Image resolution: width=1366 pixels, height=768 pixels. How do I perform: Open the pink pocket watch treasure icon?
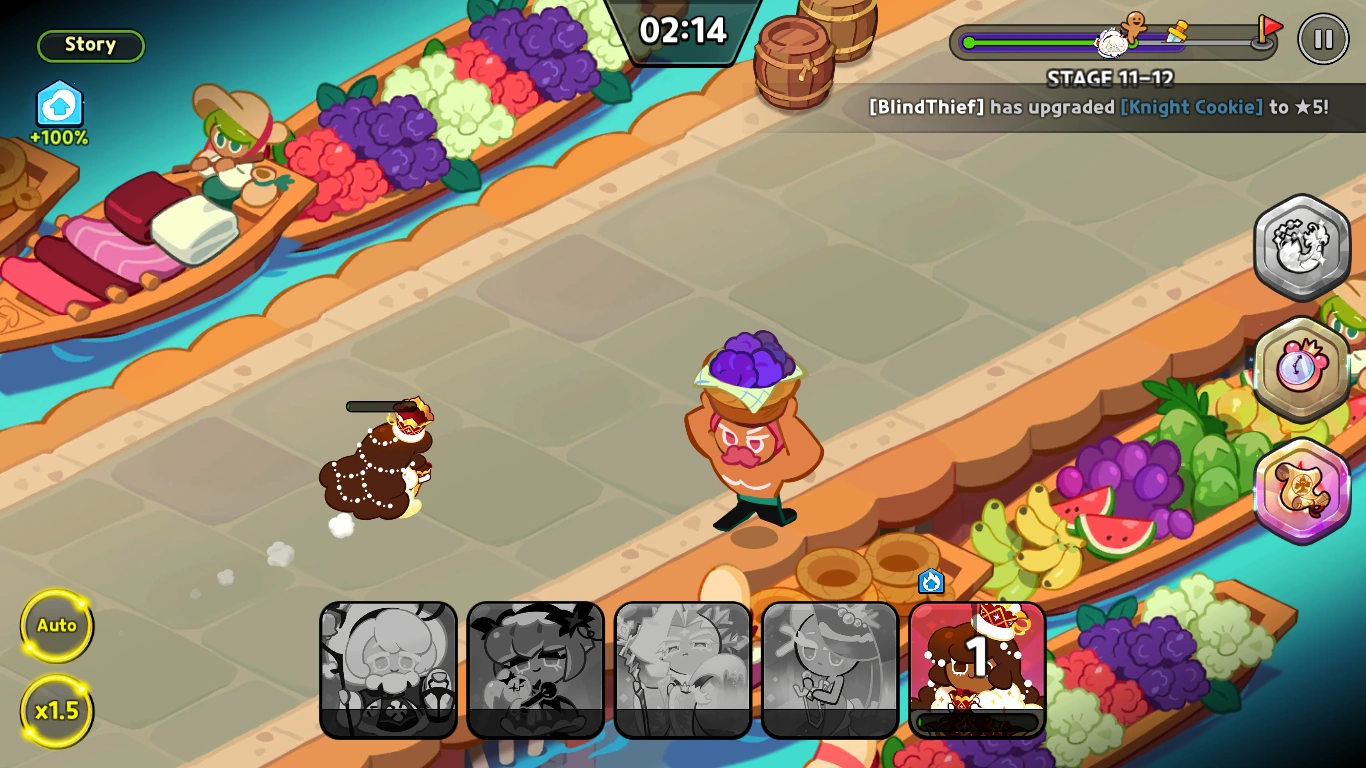pyautogui.click(x=1302, y=368)
